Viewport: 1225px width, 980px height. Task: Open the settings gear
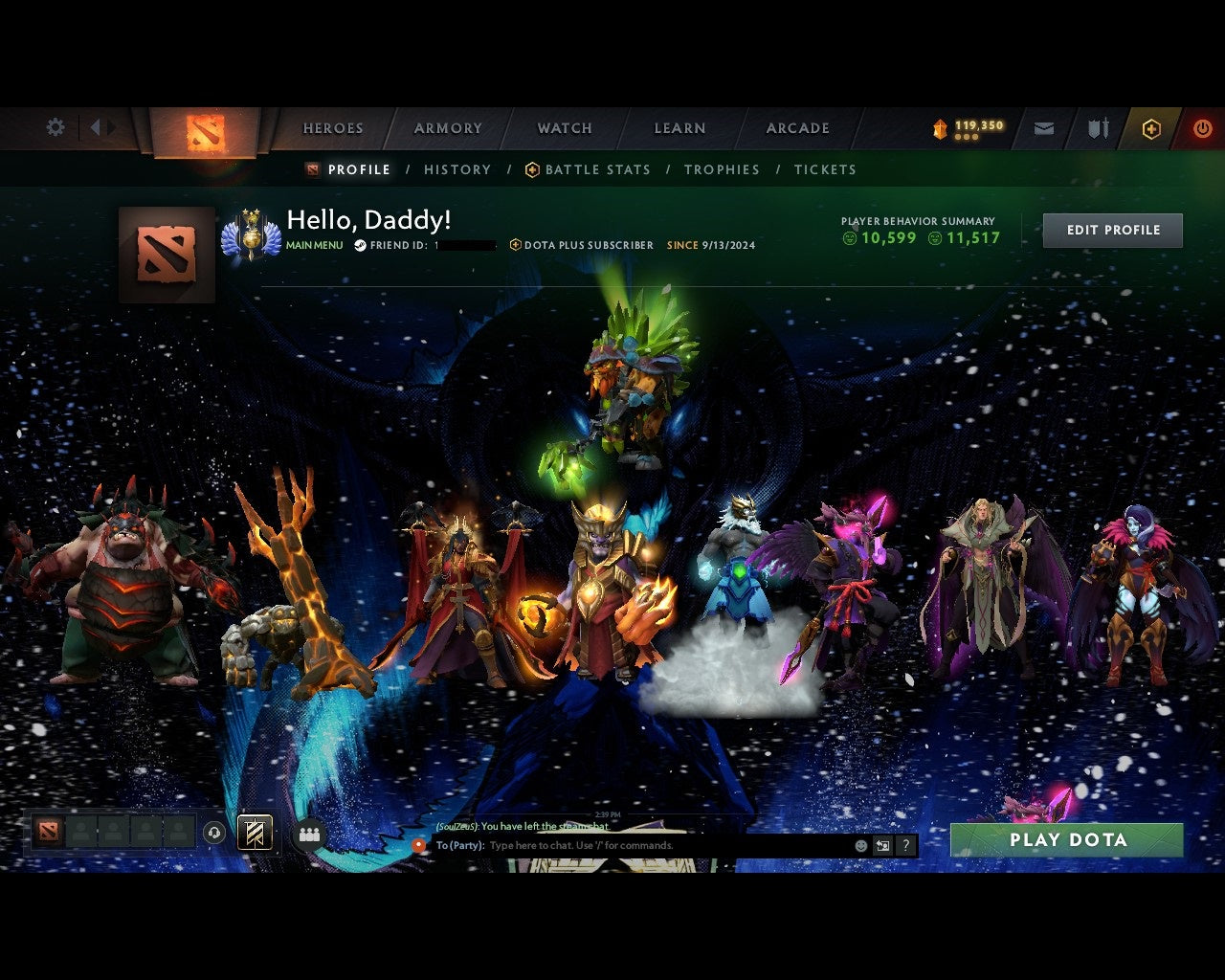tap(55, 126)
